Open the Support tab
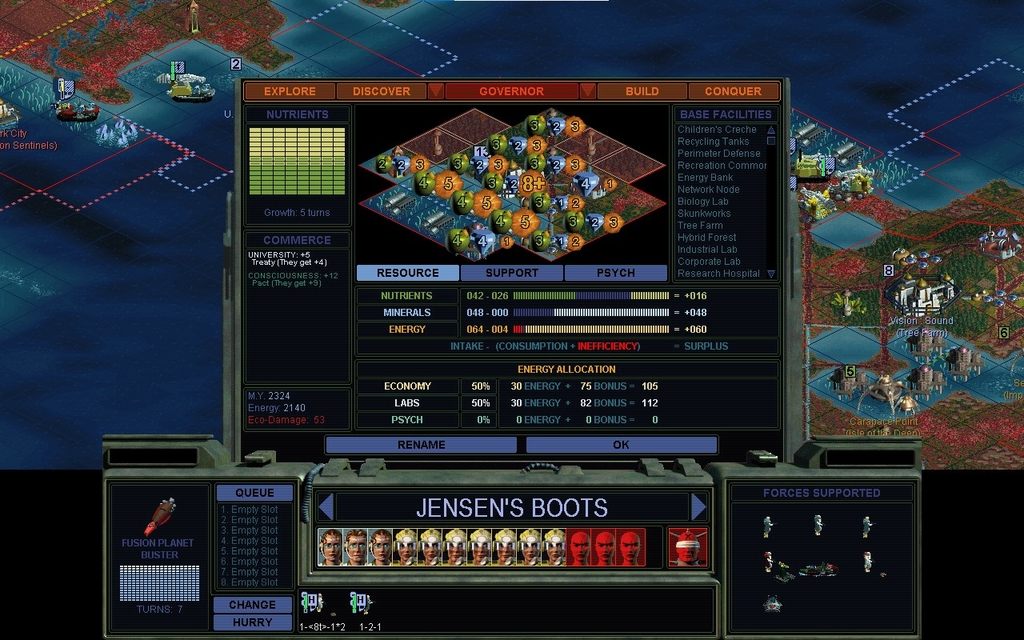The width and height of the screenshot is (1024, 640). click(x=512, y=273)
